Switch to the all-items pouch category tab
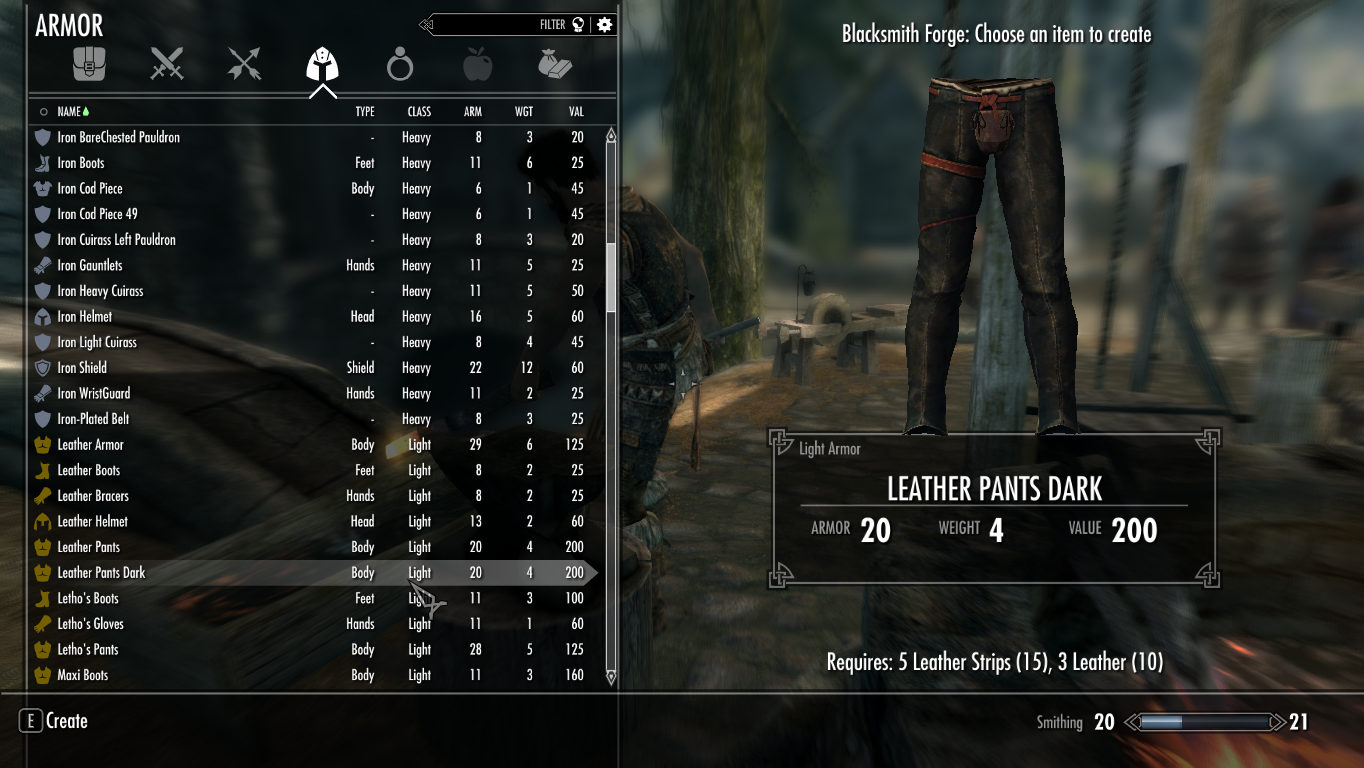This screenshot has width=1364, height=768. click(89, 65)
